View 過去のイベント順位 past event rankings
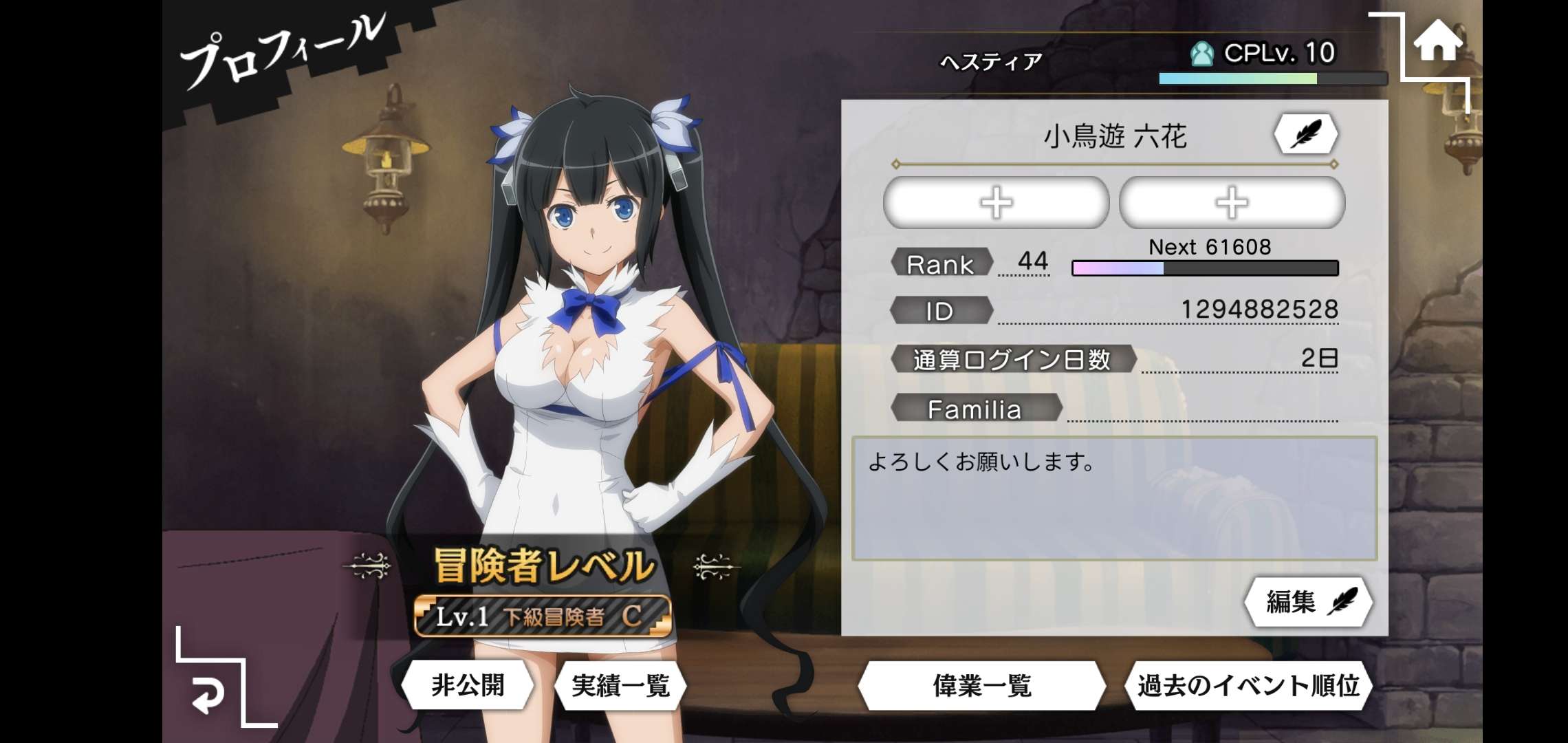 [x=1248, y=685]
